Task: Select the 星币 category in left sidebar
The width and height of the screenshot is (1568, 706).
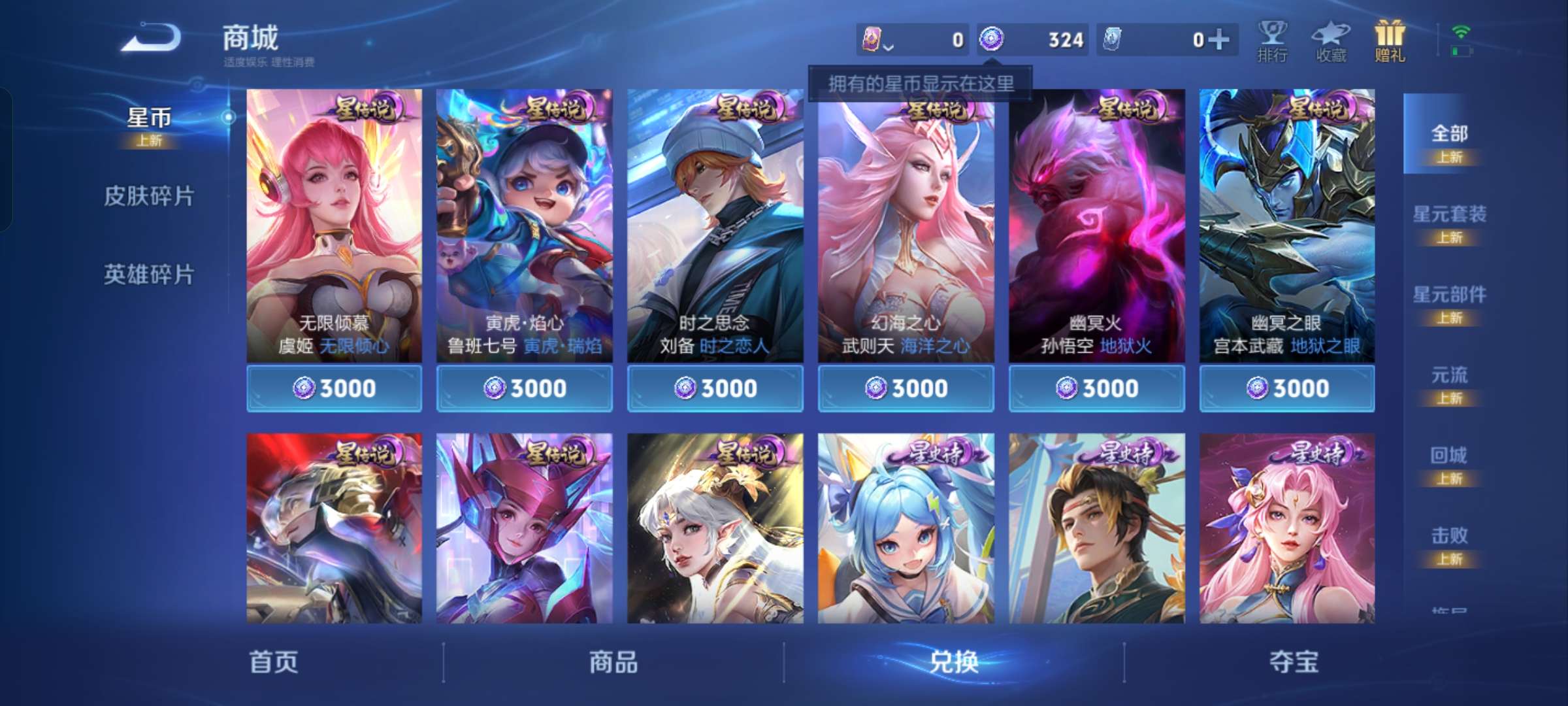Action: (x=149, y=118)
